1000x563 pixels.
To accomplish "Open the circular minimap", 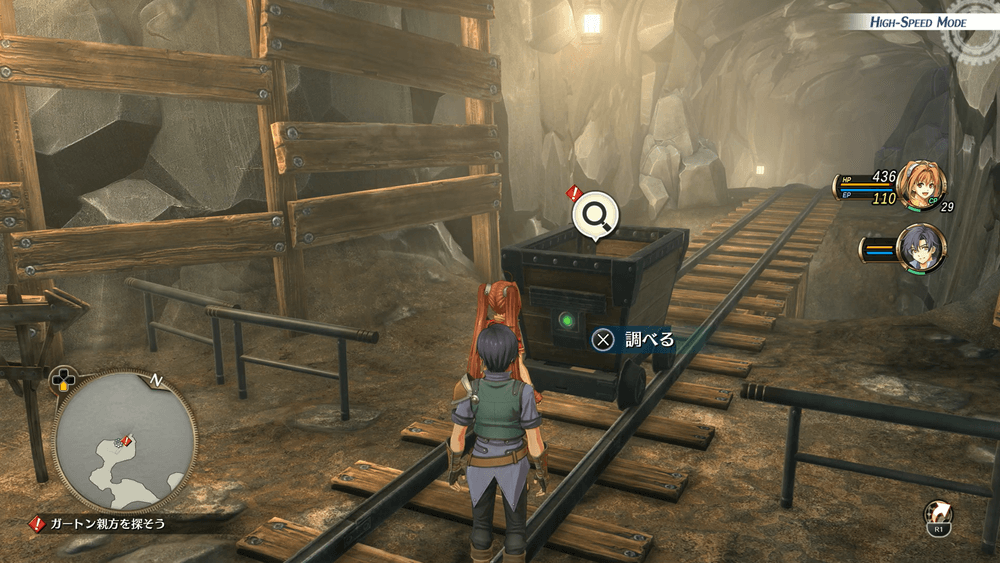I will [x=124, y=440].
